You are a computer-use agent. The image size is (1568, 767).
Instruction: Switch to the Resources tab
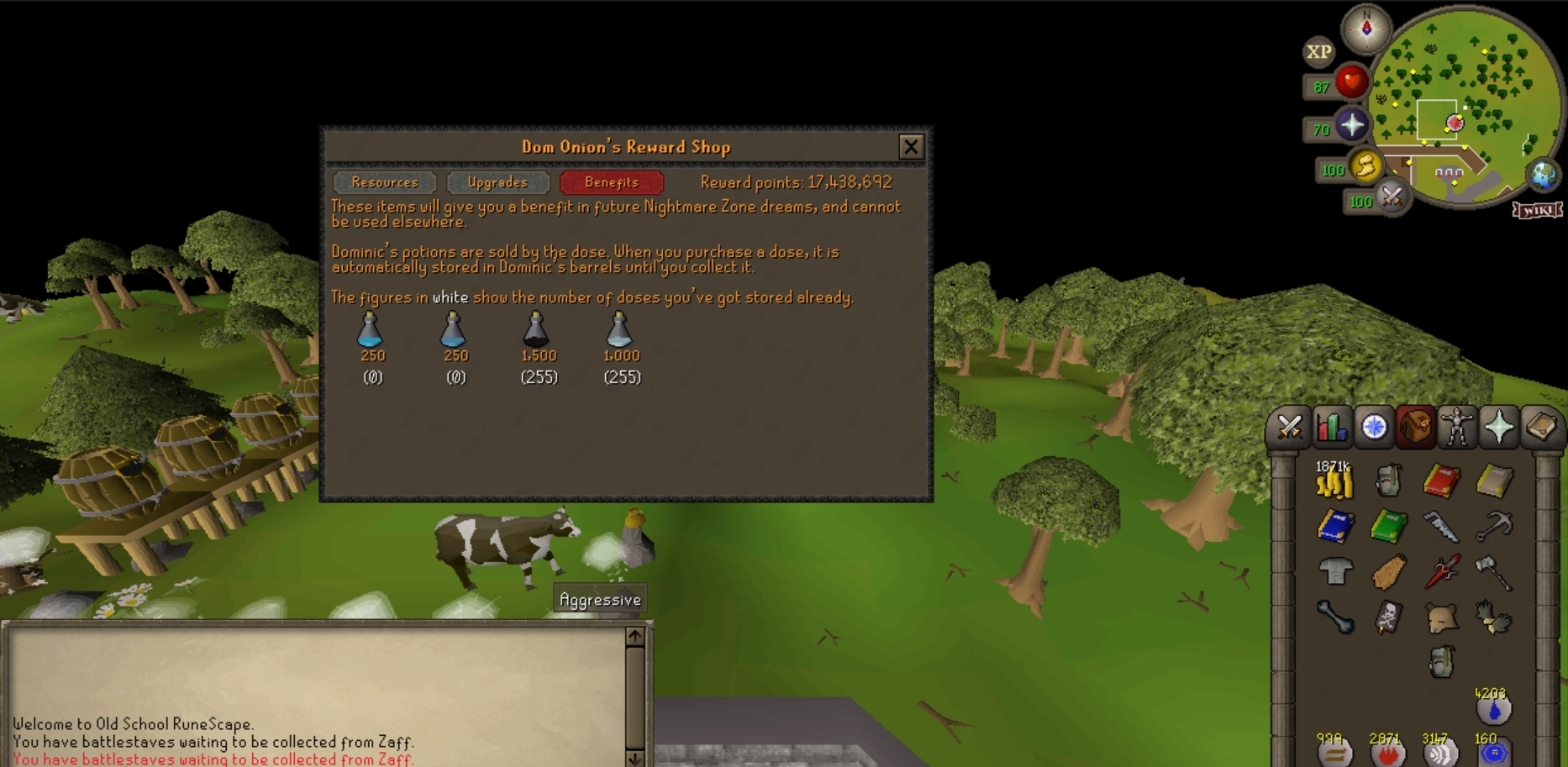385,182
